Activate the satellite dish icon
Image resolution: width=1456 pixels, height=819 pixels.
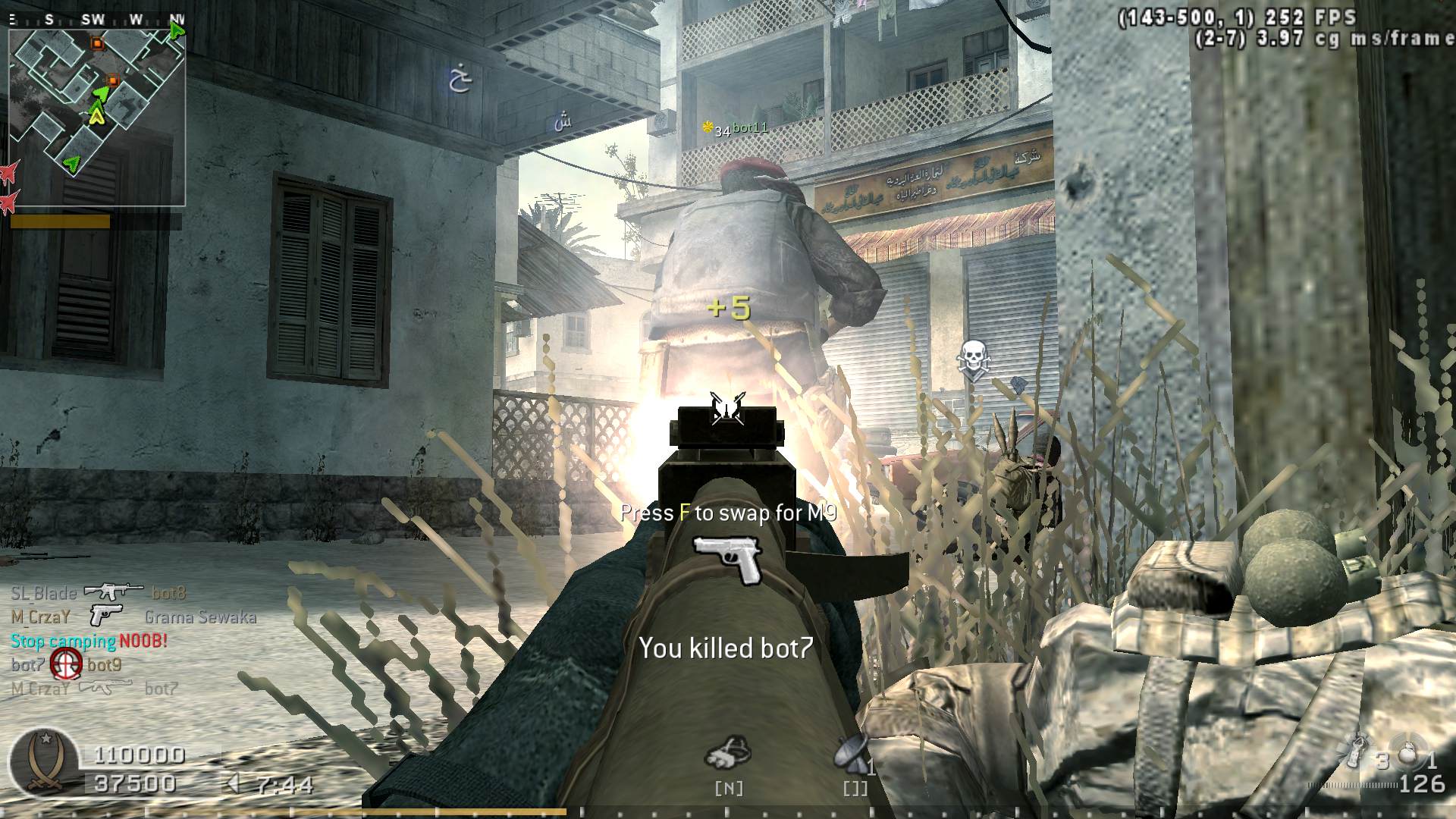point(851,753)
